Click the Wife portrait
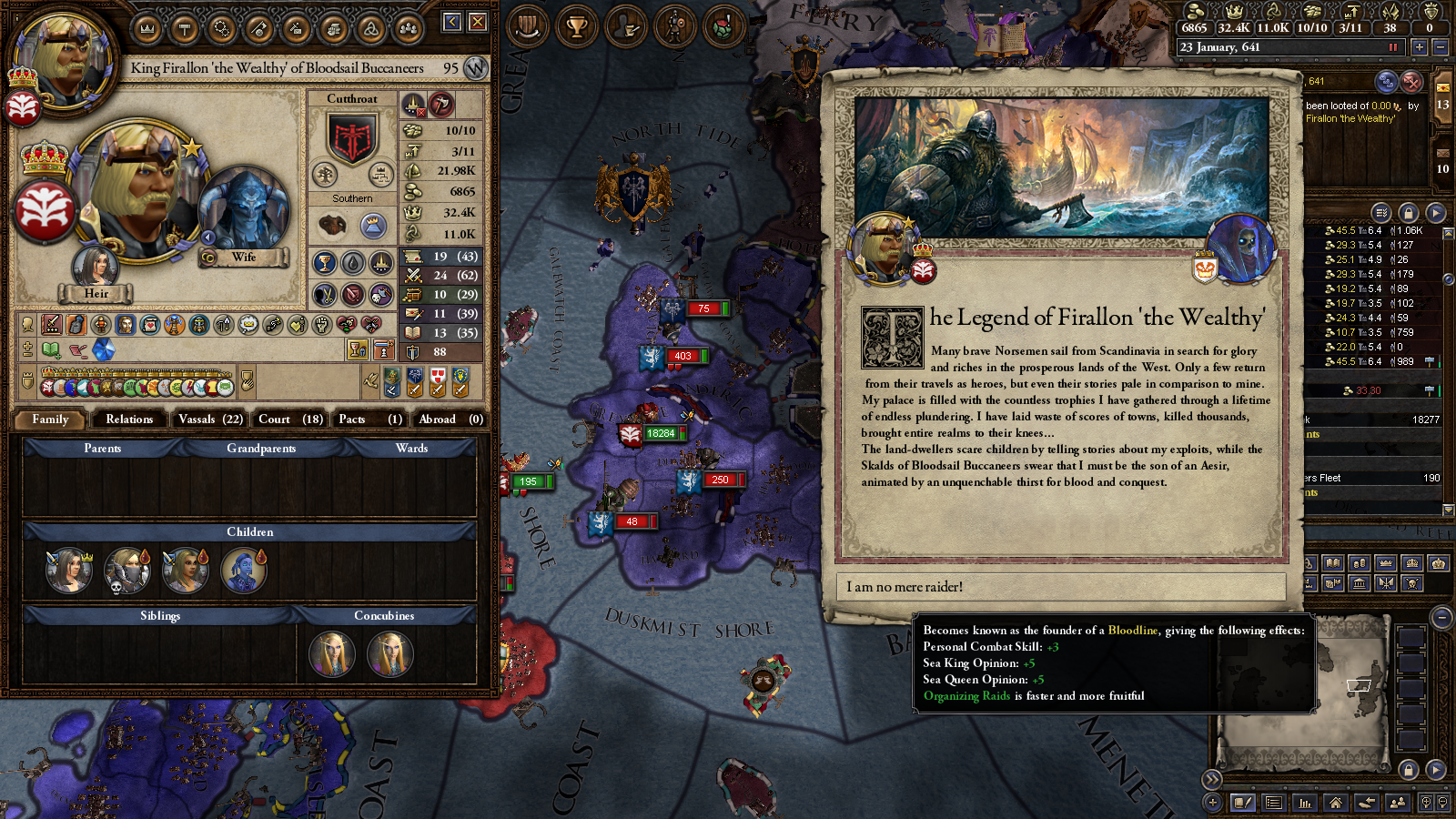Viewport: 1456px width, 819px height. 244,209
